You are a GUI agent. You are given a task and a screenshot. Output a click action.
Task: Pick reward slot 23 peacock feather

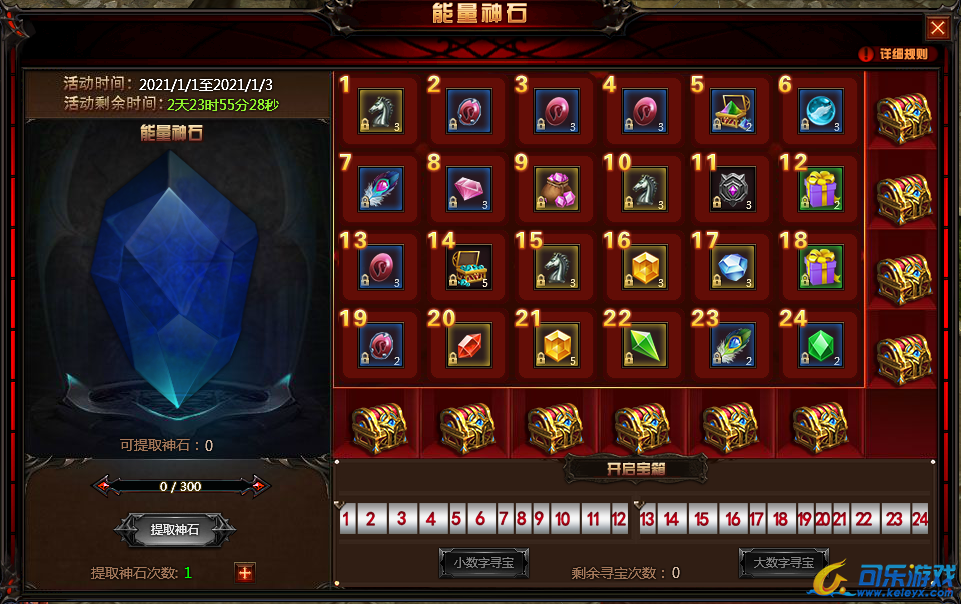click(733, 345)
